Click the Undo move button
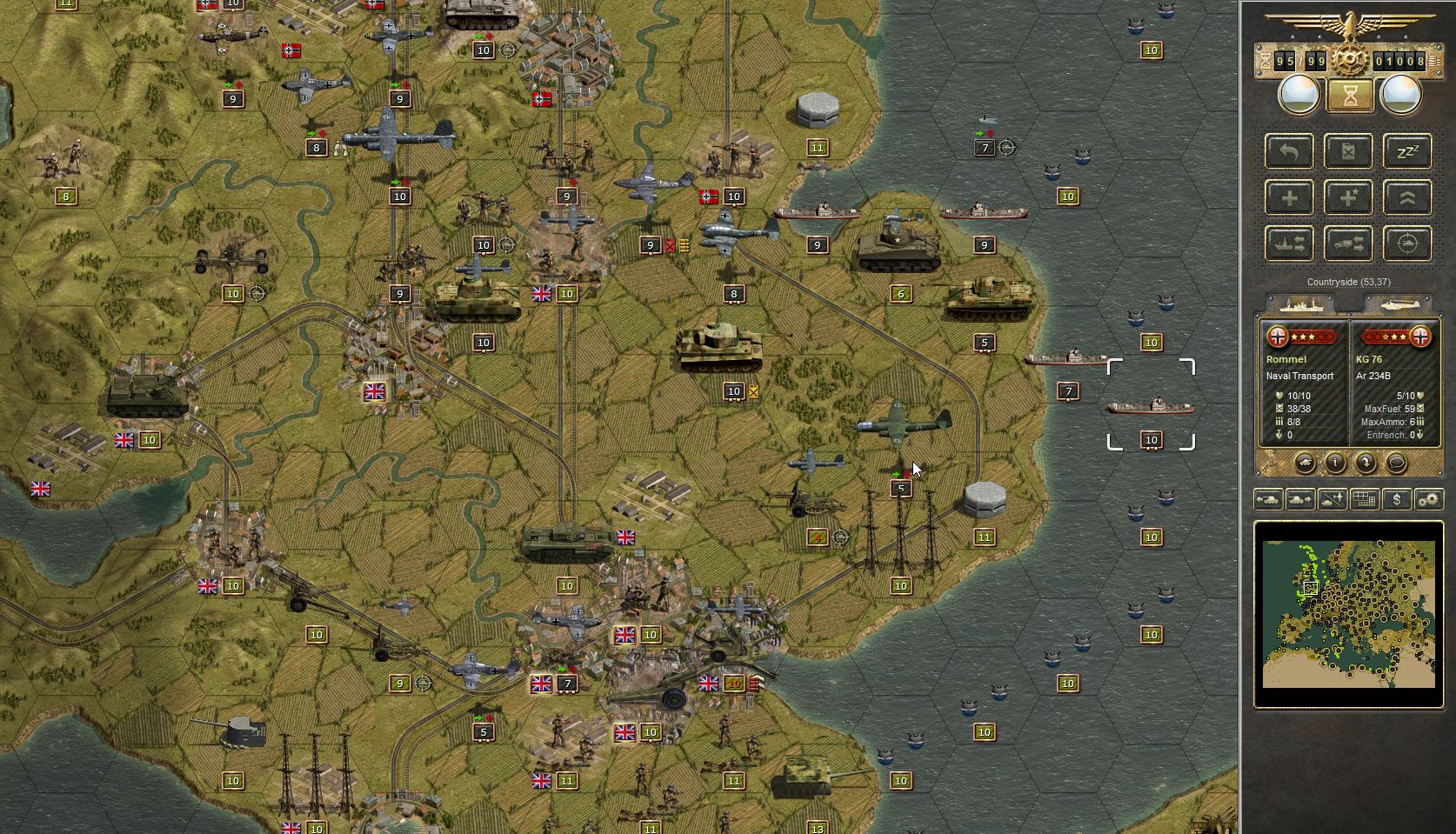Image resolution: width=1456 pixels, height=834 pixels. [1290, 152]
